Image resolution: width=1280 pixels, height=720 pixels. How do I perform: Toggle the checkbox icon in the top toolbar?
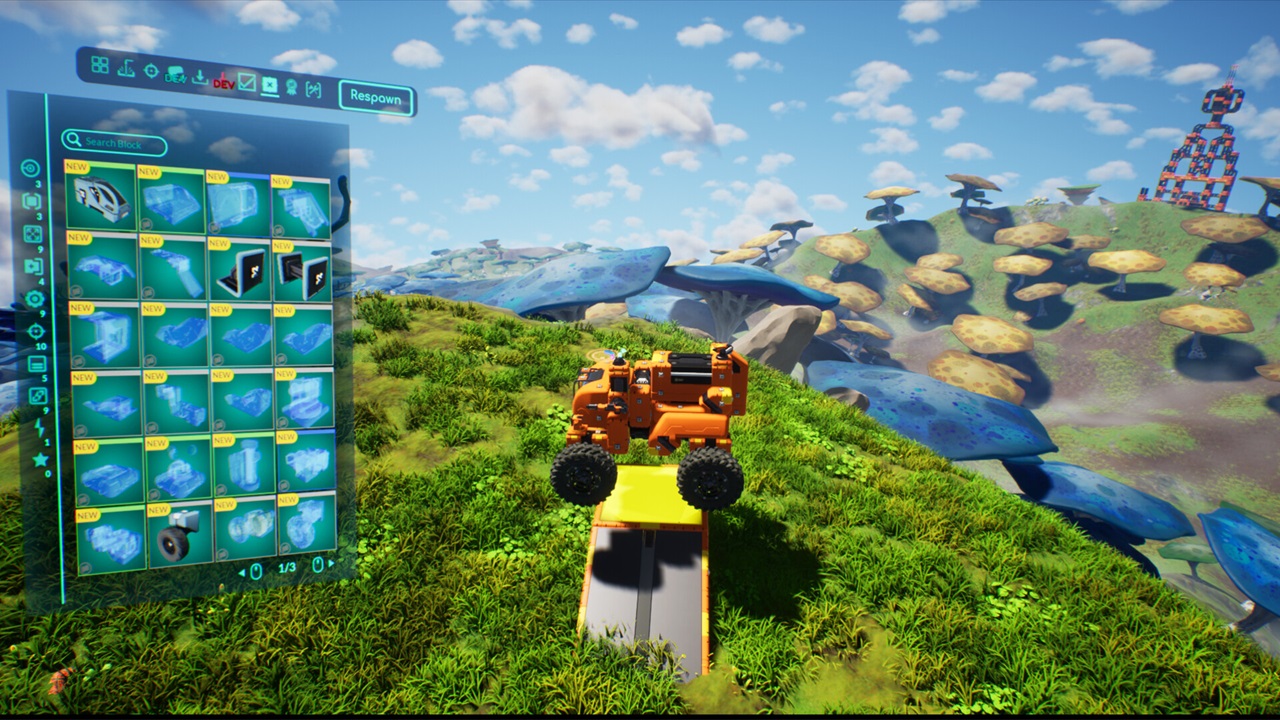pyautogui.click(x=247, y=84)
